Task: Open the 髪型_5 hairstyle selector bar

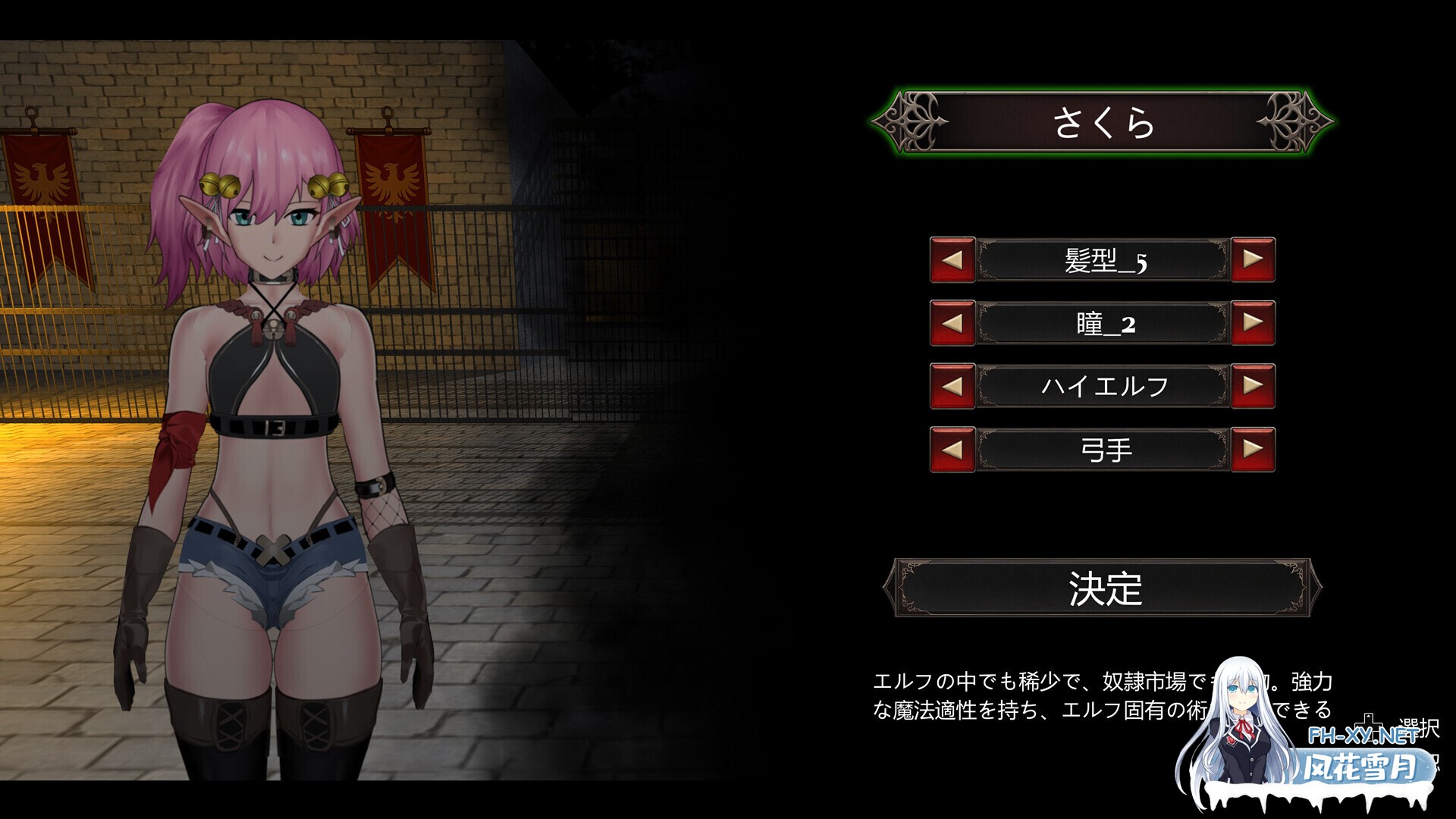Action: coord(1102,259)
